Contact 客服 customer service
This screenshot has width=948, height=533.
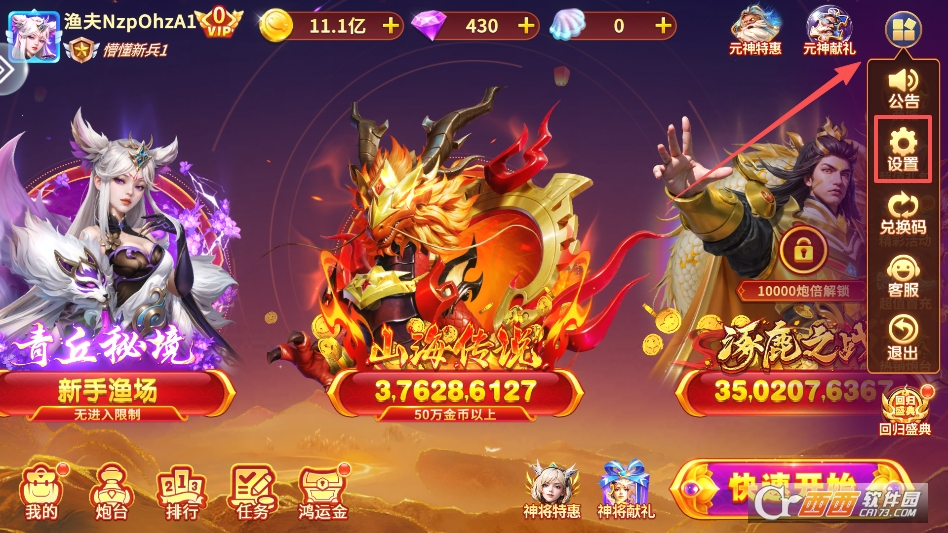[902, 275]
